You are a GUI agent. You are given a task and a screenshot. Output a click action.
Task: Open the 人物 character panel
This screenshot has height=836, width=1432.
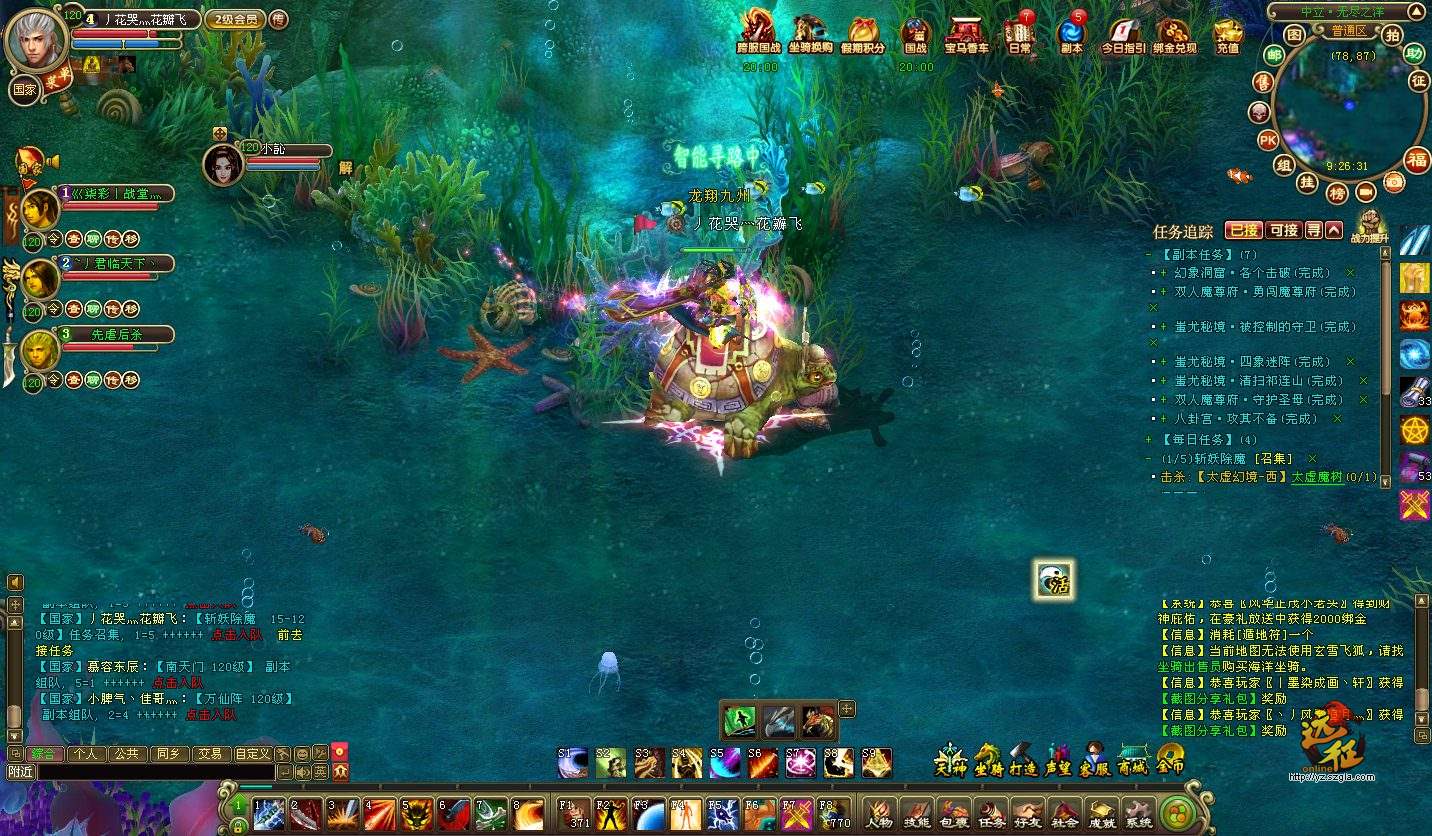coord(880,813)
